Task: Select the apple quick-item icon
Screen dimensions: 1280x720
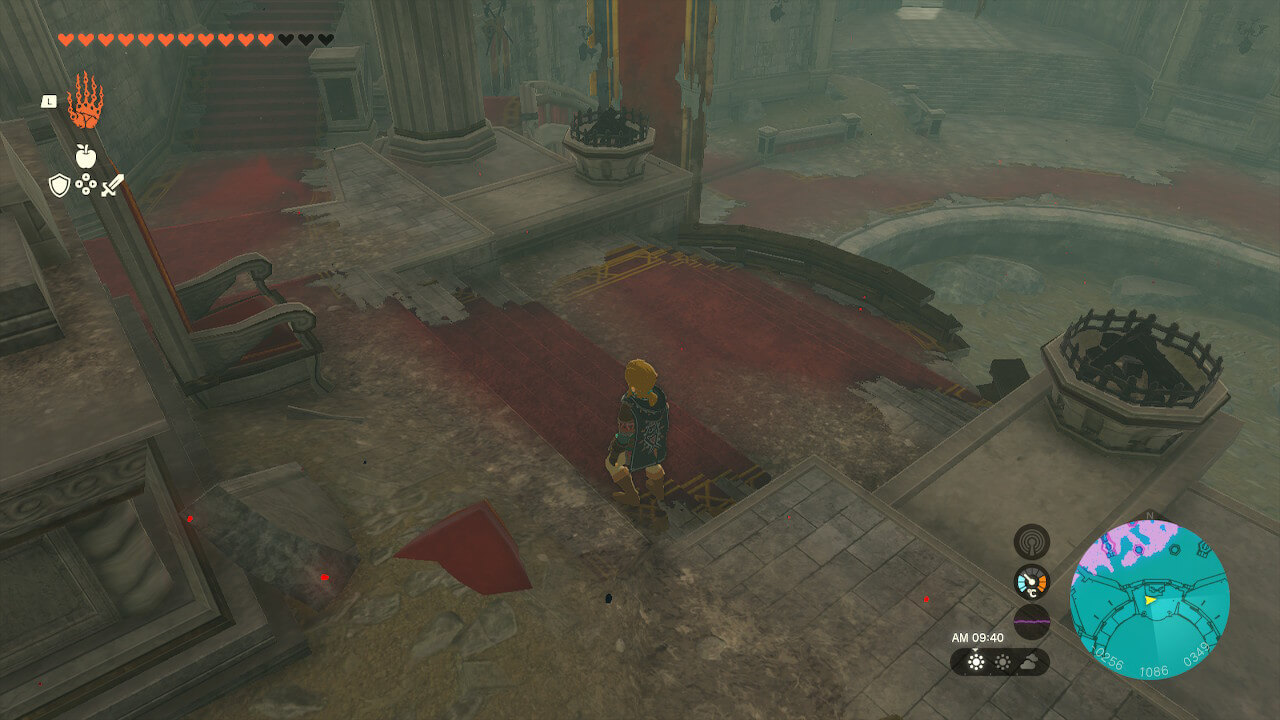Action: [x=85, y=156]
